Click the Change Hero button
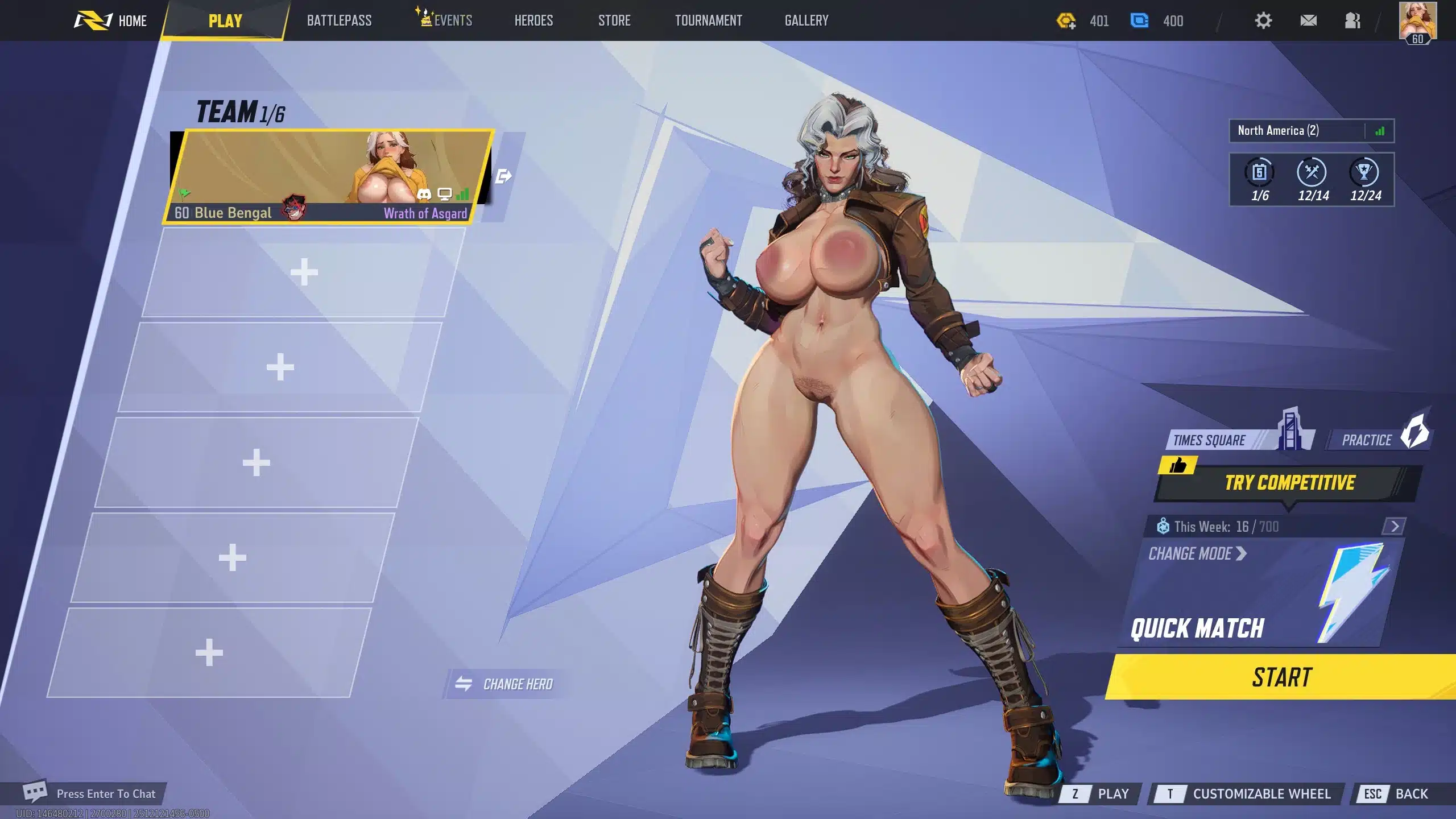The height and width of the screenshot is (819, 1456). pos(506,684)
